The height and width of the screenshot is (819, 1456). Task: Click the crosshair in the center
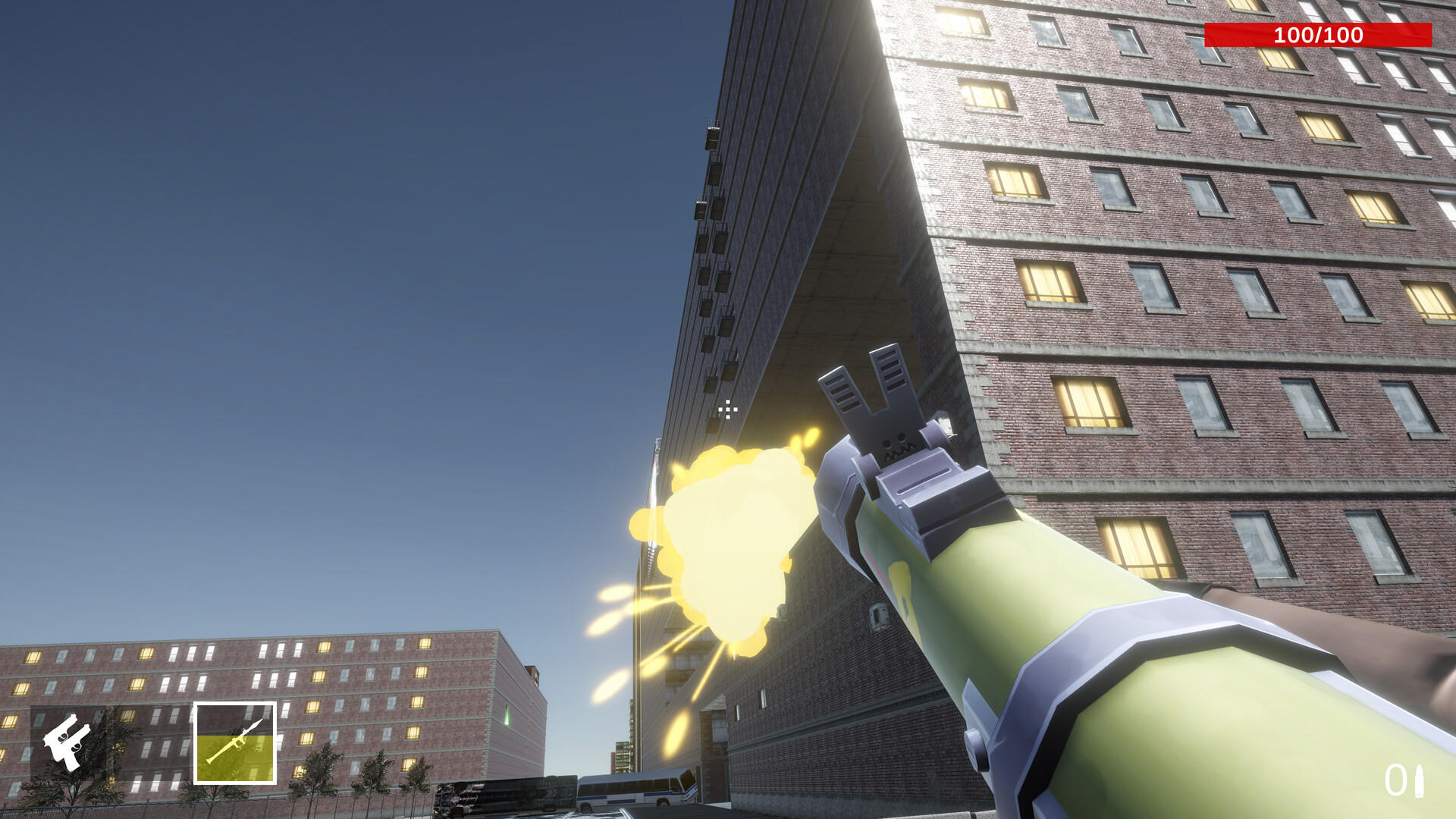click(726, 409)
